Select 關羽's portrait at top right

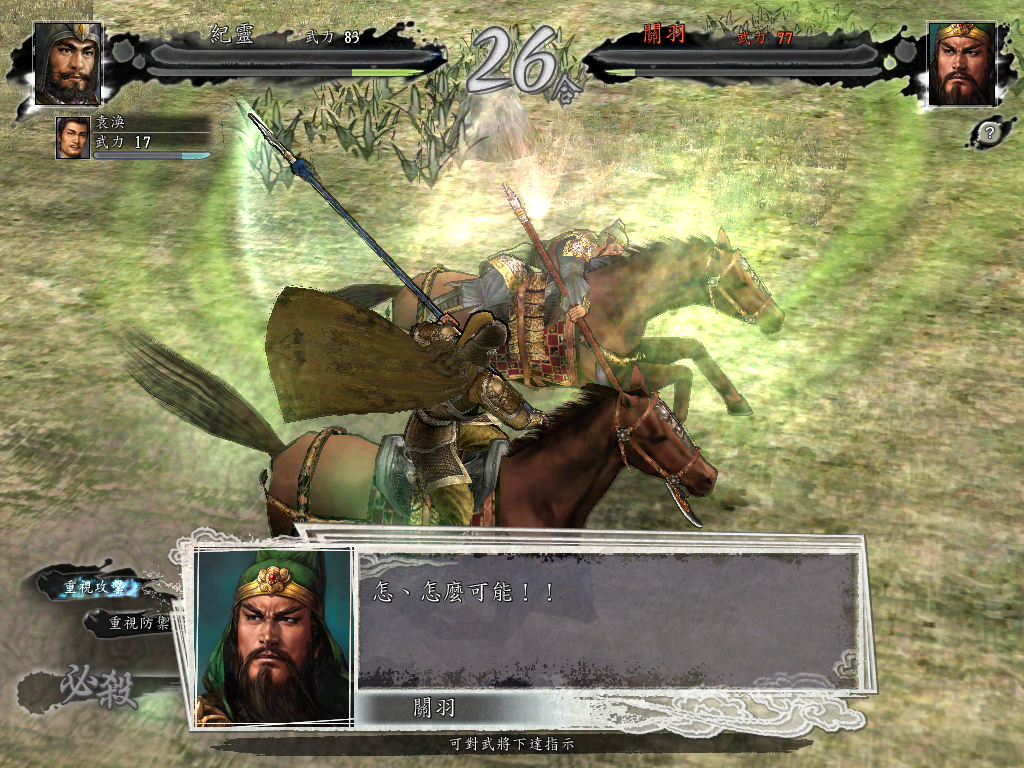962,64
